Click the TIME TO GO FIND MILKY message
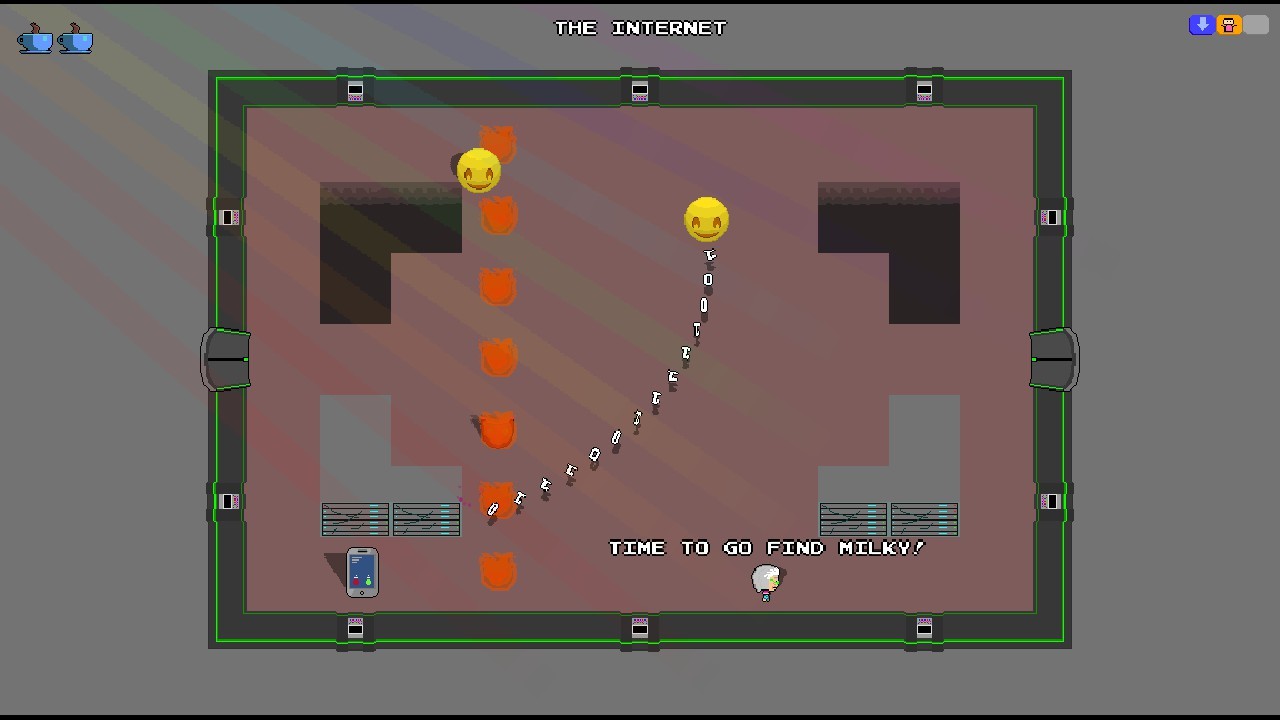This screenshot has height=720, width=1280. [766, 547]
